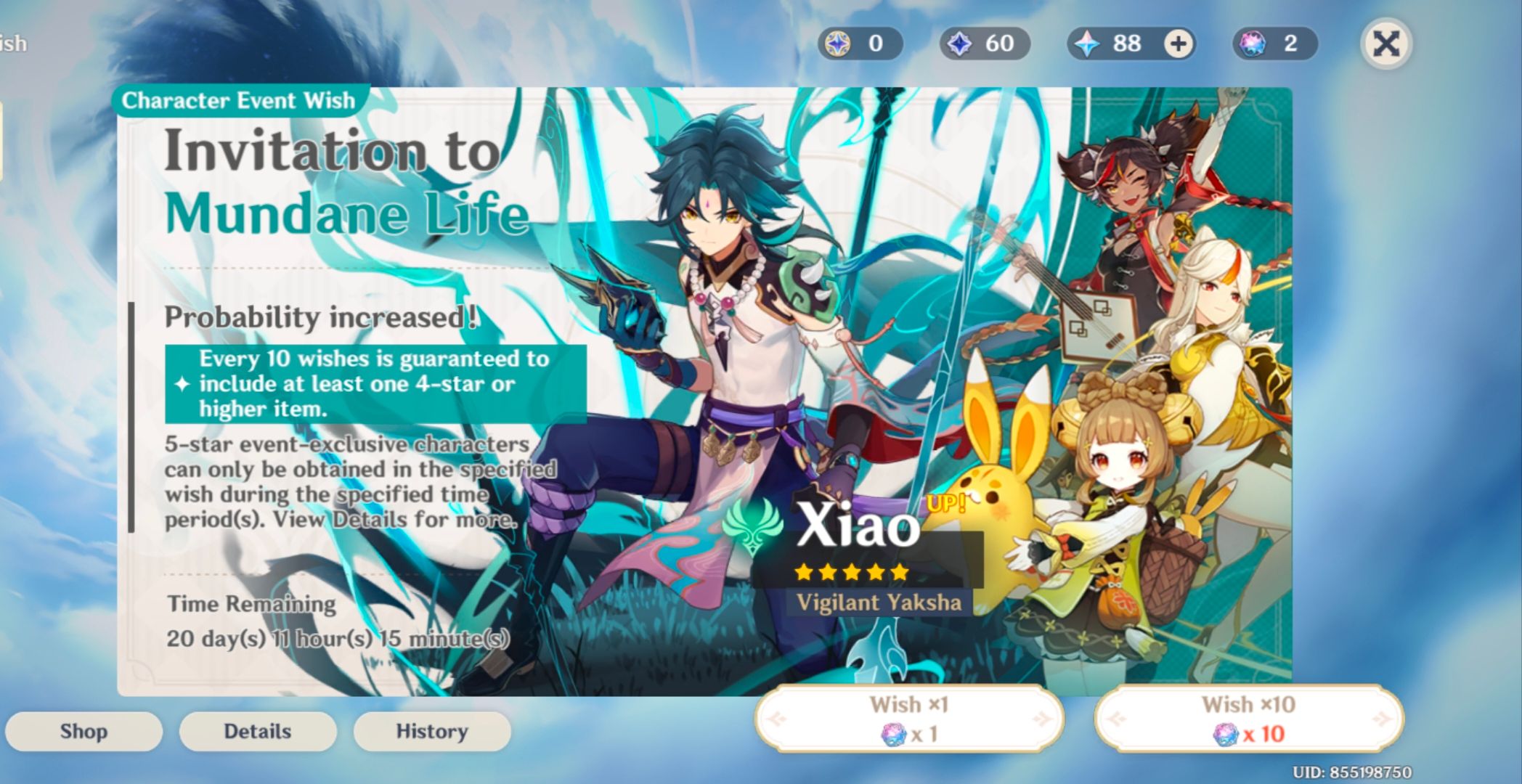Open the banner Details

pyautogui.click(x=257, y=731)
